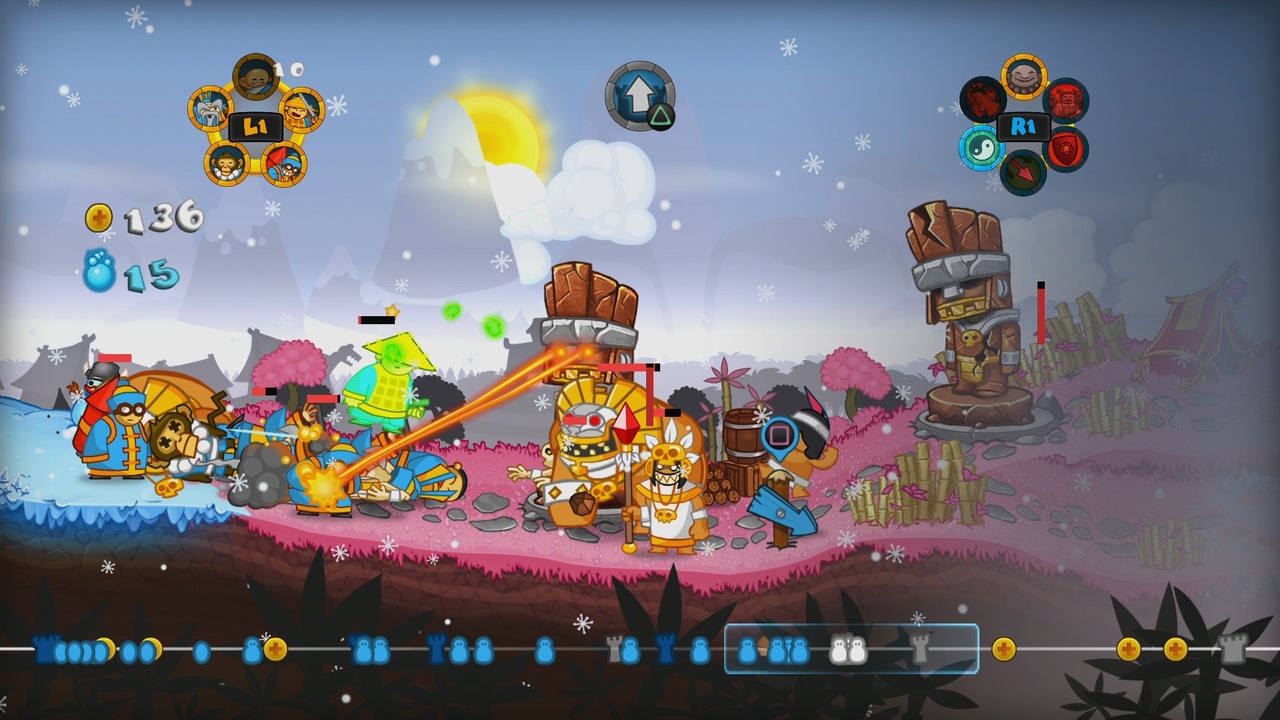
Task: Select the swordsman unit in the L1 wheel
Action: coord(302,111)
